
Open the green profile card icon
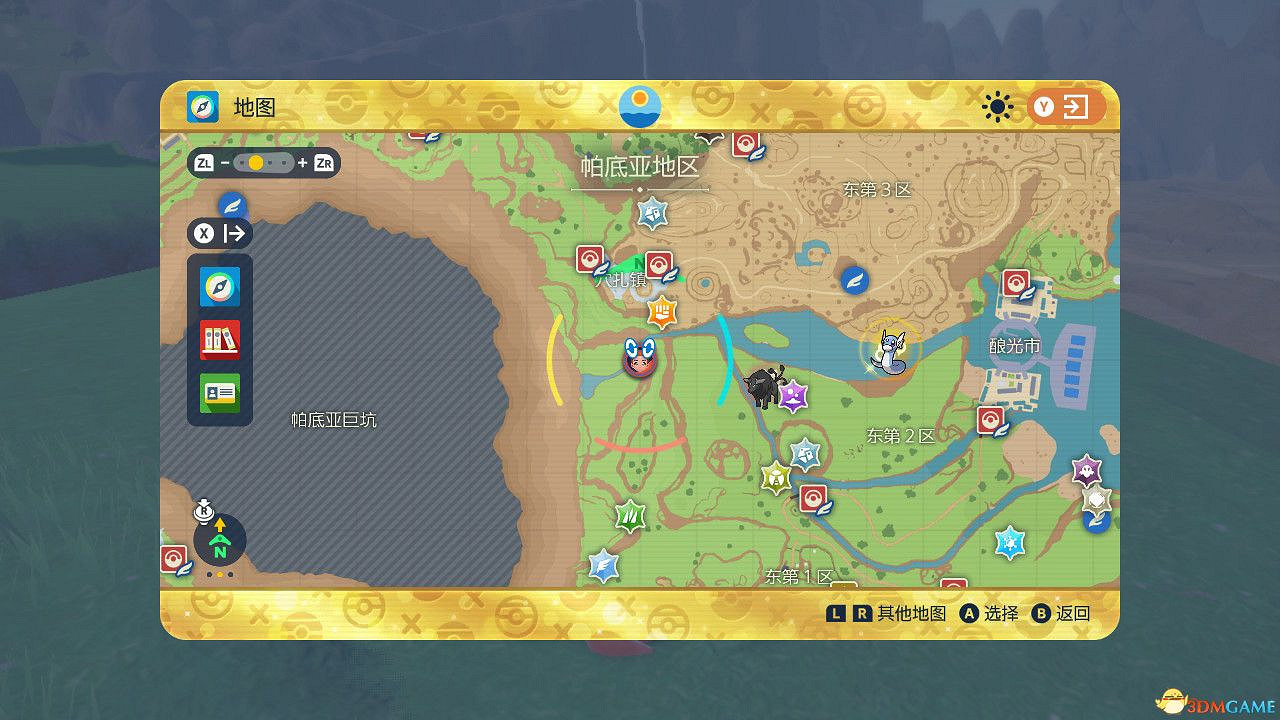219,394
